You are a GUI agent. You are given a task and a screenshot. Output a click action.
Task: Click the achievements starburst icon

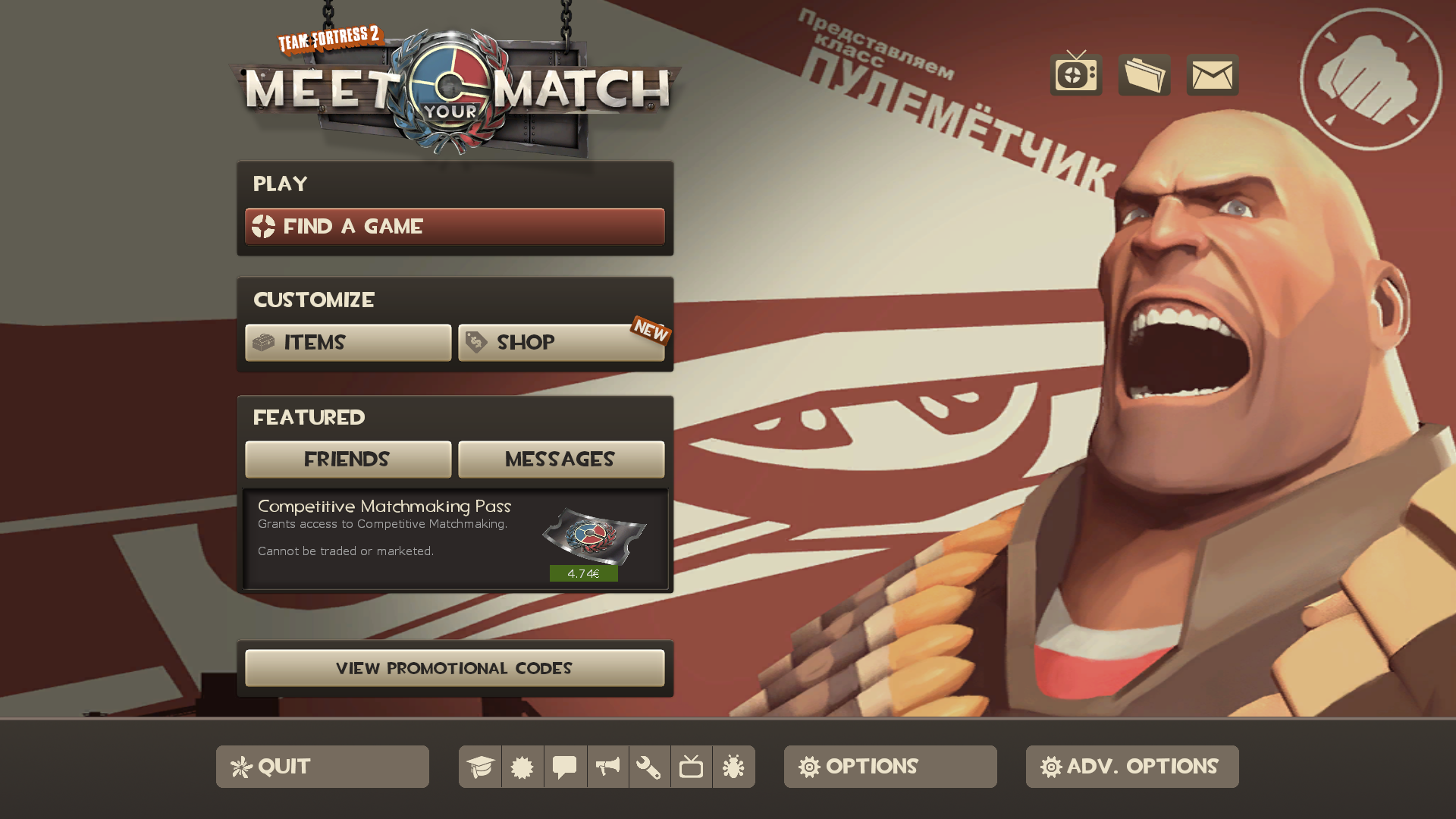[x=522, y=767]
